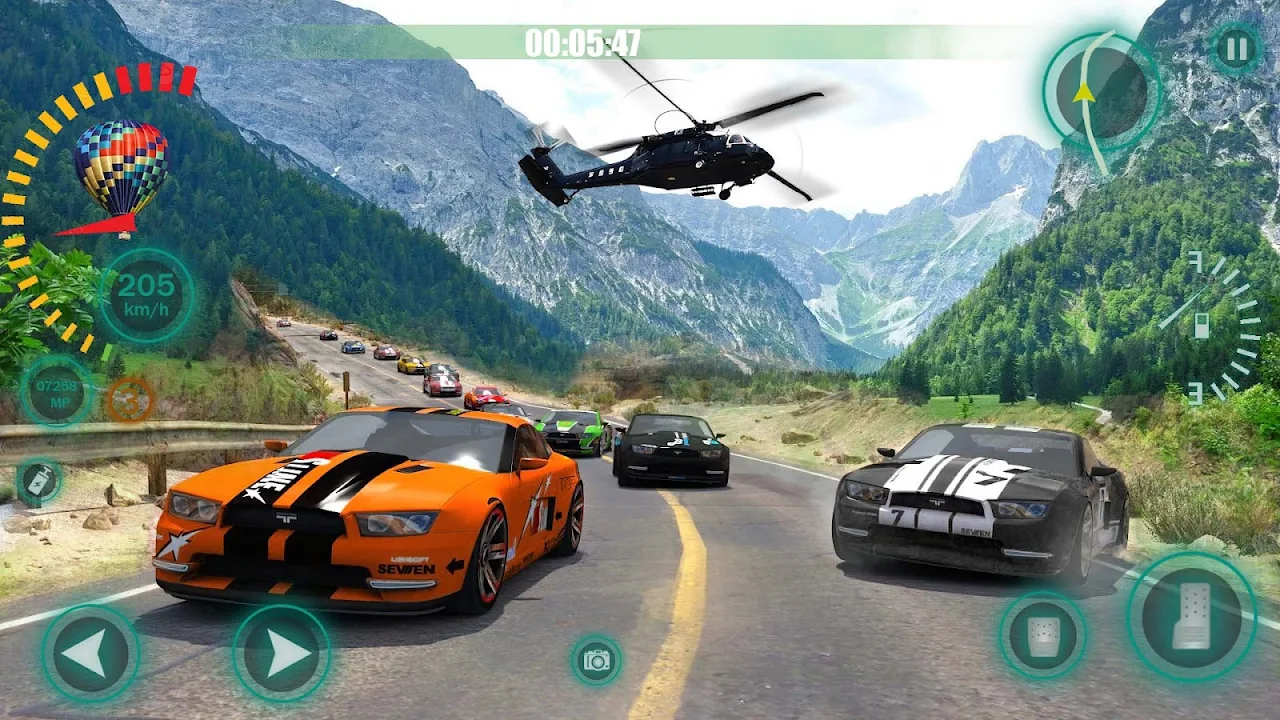Activate the nitro boost canister button
The height and width of the screenshot is (720, 1280).
(x=39, y=481)
